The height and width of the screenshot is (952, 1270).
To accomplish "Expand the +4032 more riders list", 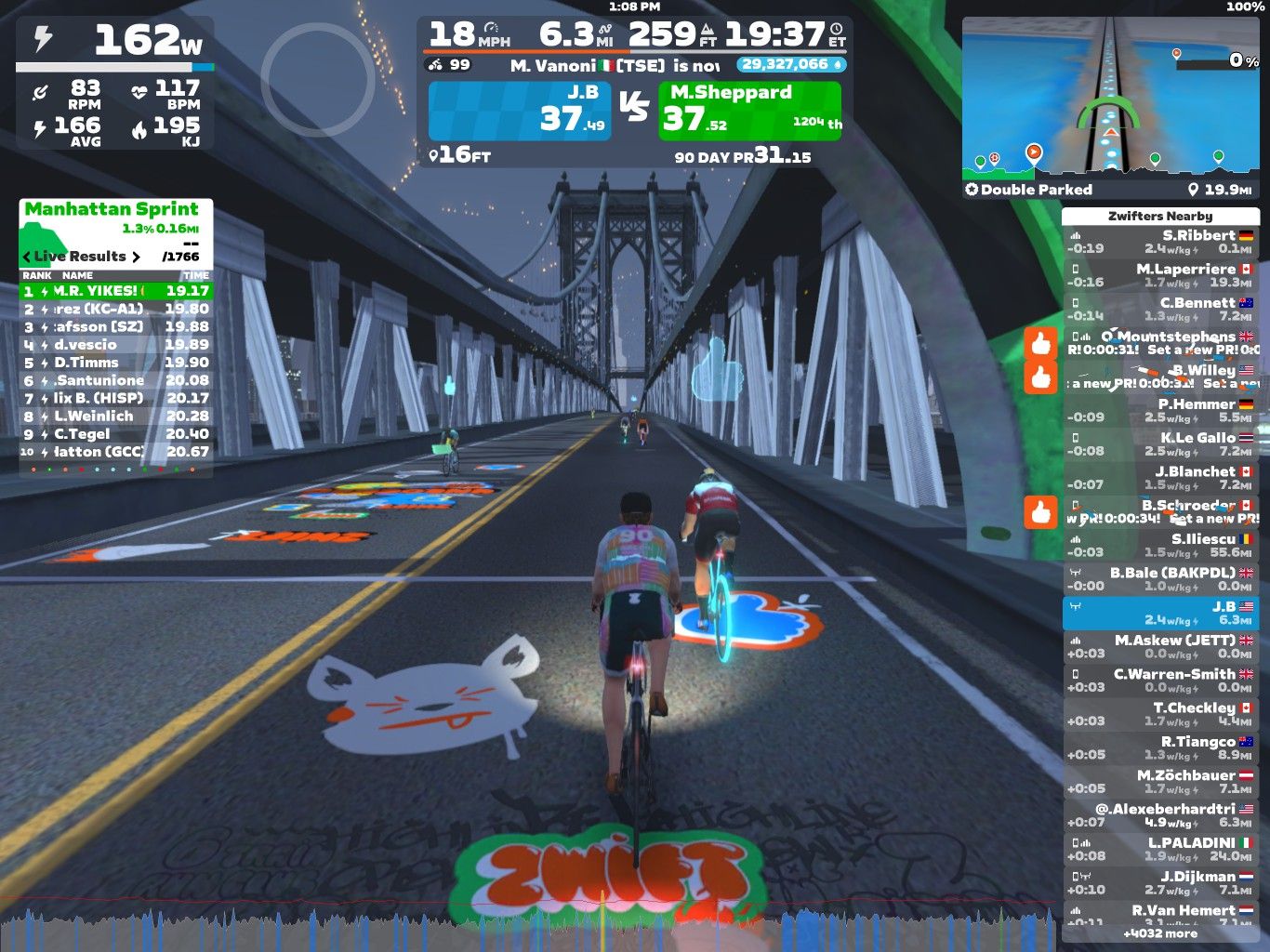I will pyautogui.click(x=1159, y=933).
